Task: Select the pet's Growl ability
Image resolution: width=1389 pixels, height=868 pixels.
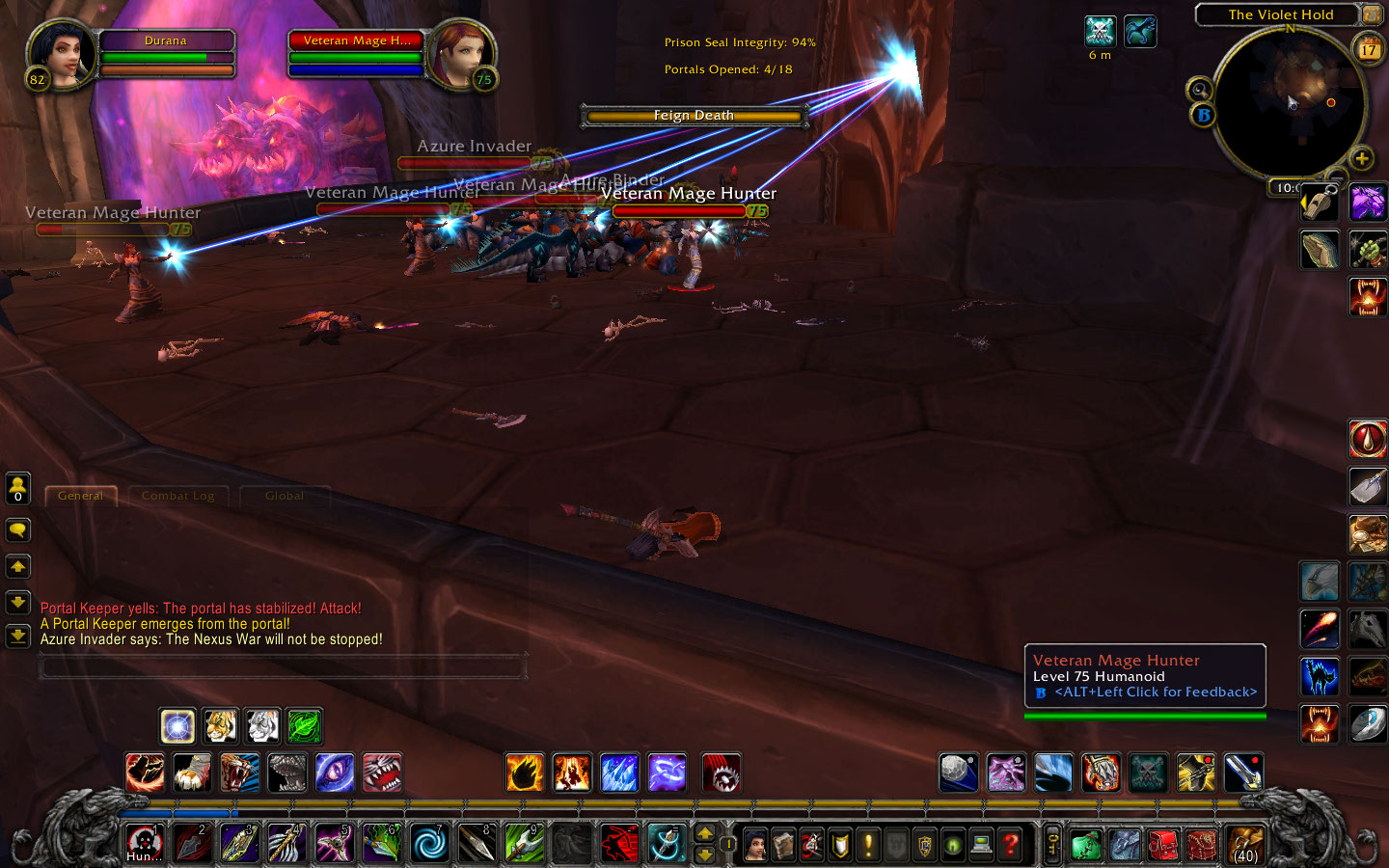Action: tap(239, 773)
